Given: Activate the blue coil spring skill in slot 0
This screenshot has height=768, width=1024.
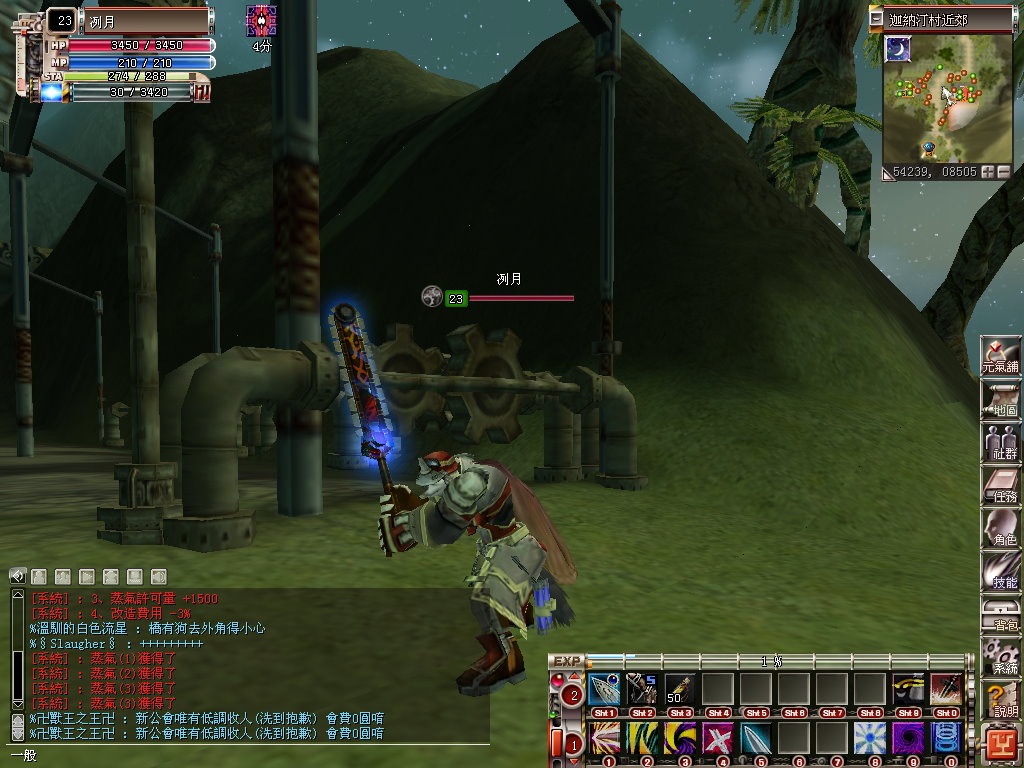Looking at the screenshot, I should coord(945,738).
